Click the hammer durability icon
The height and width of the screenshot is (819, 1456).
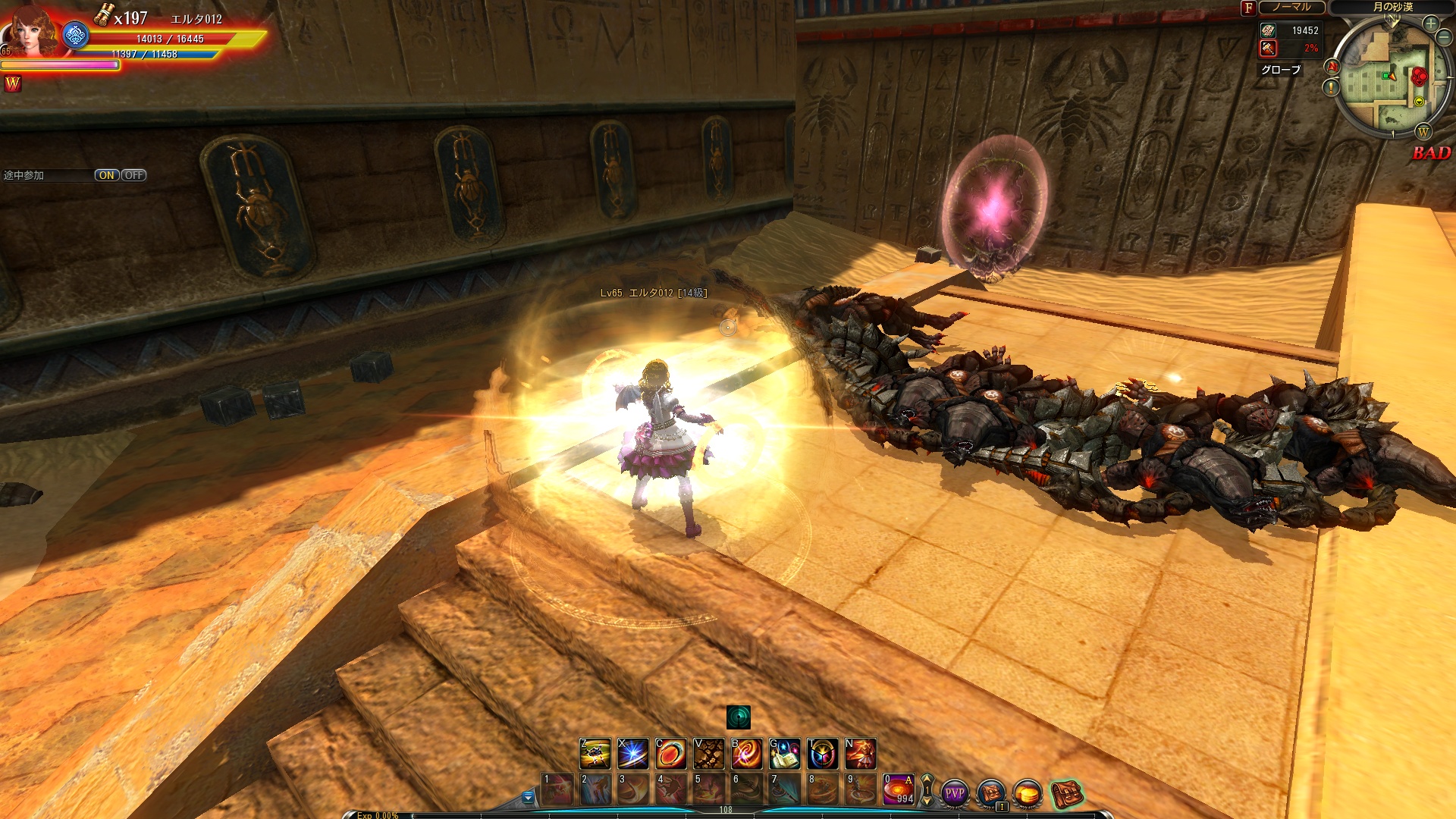coord(1268,49)
